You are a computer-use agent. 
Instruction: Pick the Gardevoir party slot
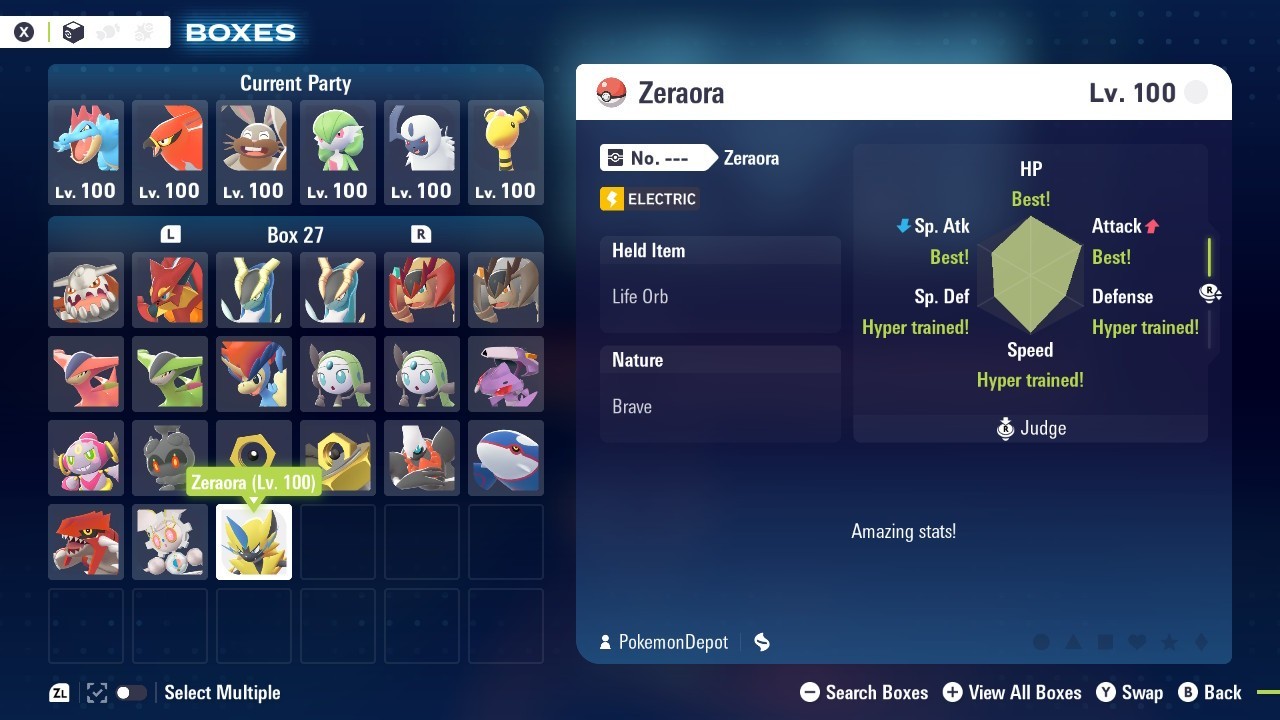[x=338, y=152]
